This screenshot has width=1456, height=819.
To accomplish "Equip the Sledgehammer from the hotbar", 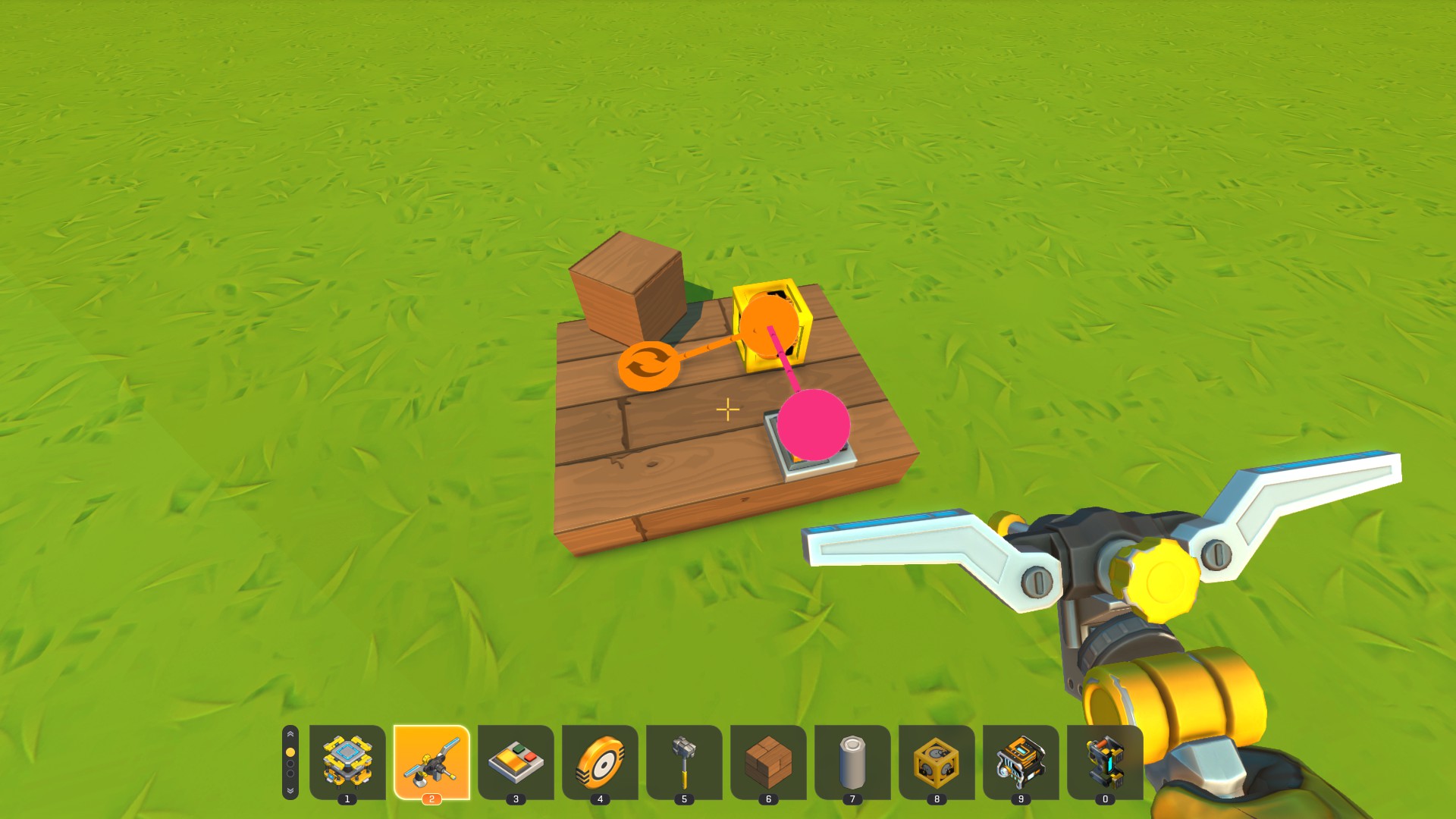I will (684, 761).
